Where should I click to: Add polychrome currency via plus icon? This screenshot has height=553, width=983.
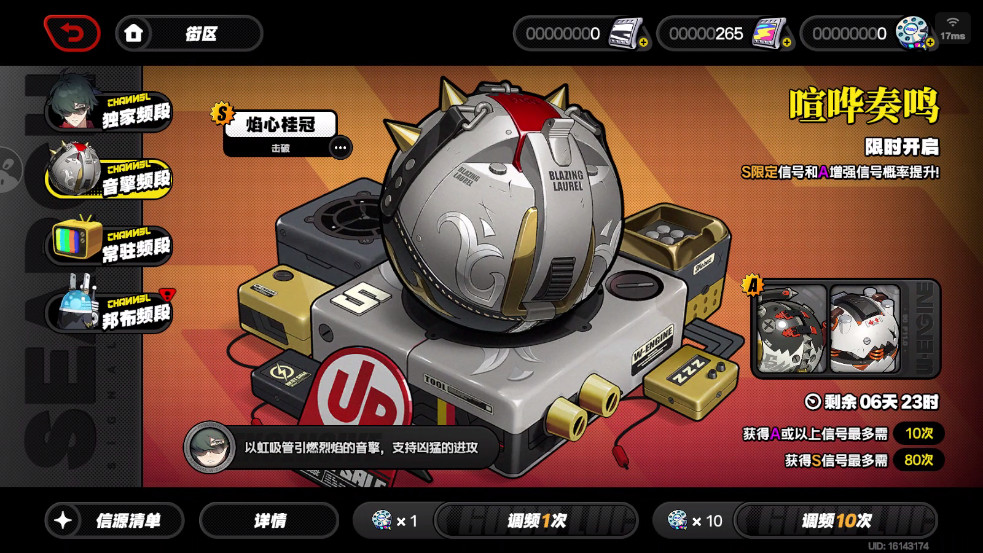928,43
